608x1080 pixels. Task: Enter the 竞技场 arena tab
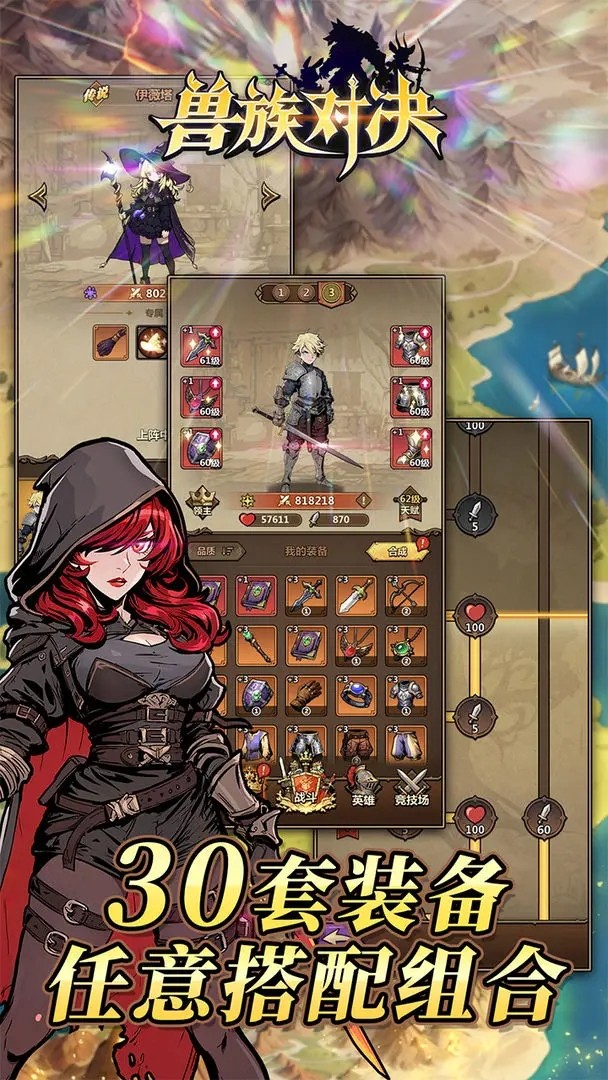click(411, 784)
